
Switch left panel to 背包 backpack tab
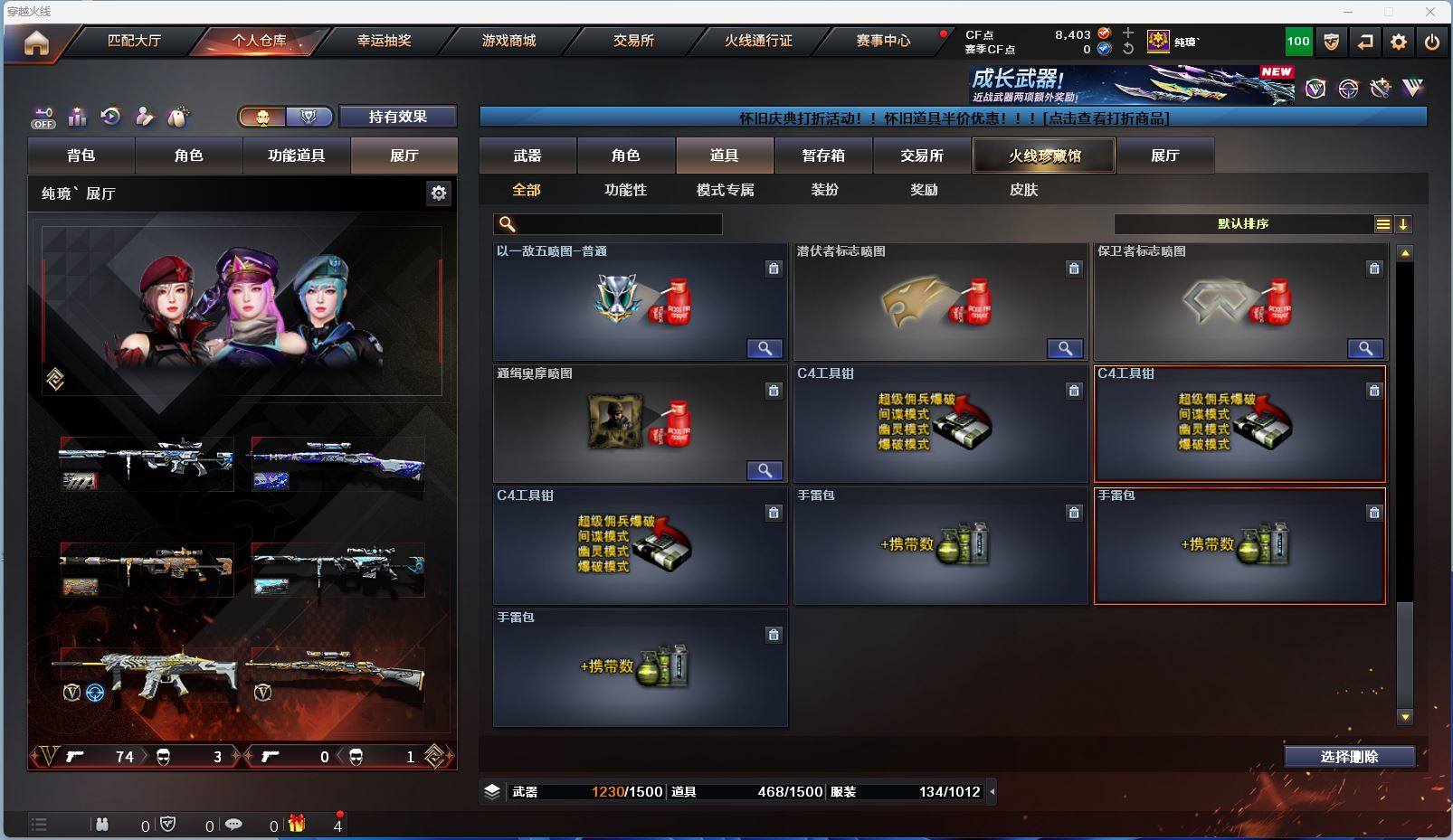pyautogui.click(x=81, y=156)
